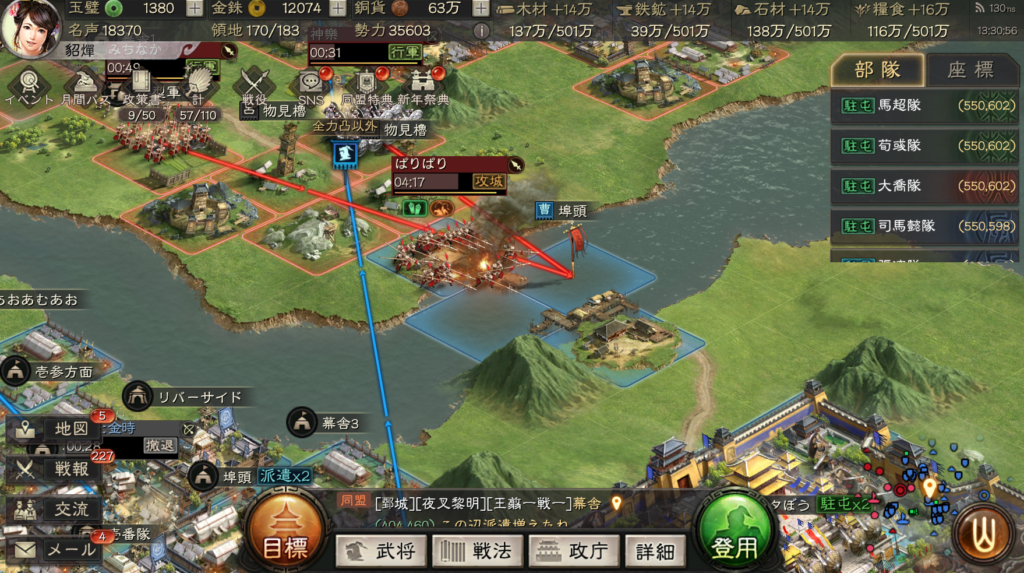1024x573 pixels.
Task: Open the 戦役 campaign menu
Action: tap(254, 83)
